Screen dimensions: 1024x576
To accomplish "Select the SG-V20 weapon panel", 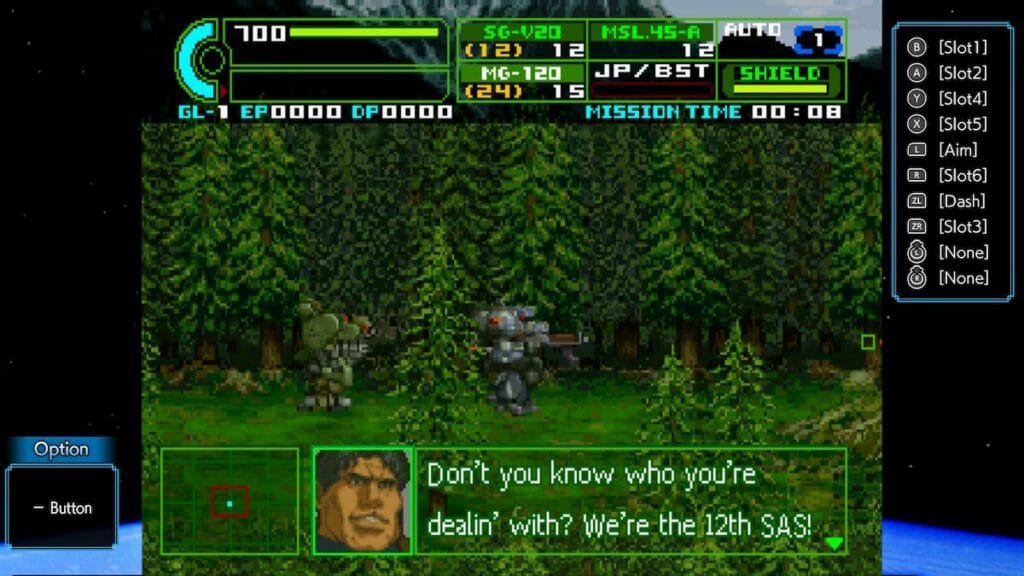I will (522, 40).
